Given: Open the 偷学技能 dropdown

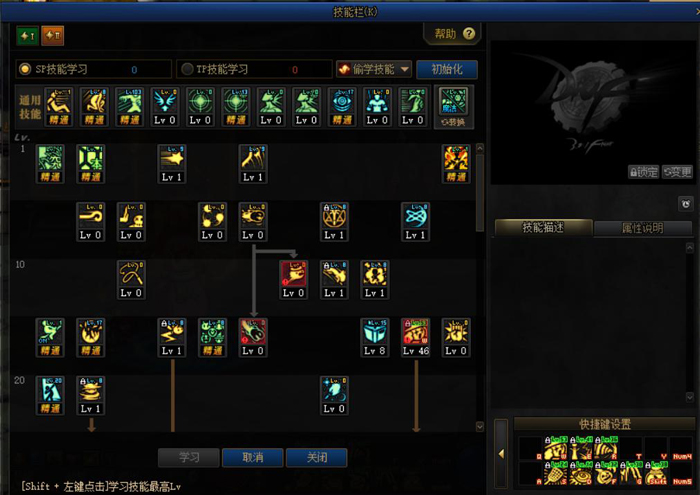Looking at the screenshot, I should 375,69.
